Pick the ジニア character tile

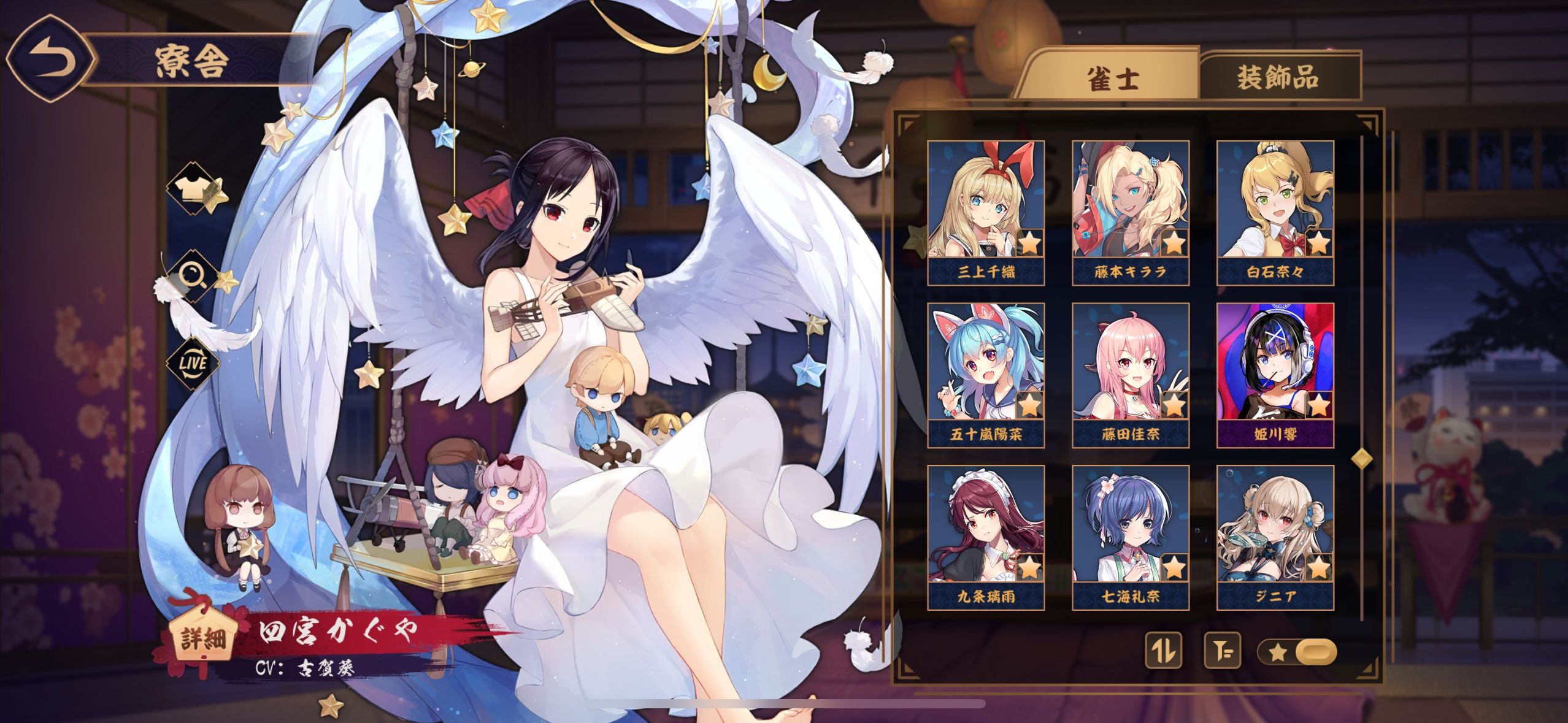[x=1275, y=537]
